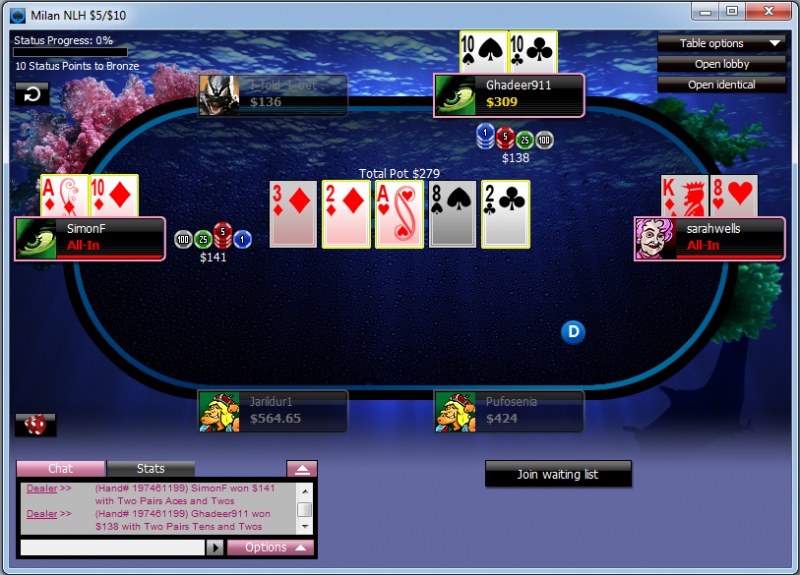
Task: Join the waiting list
Action: (558, 474)
